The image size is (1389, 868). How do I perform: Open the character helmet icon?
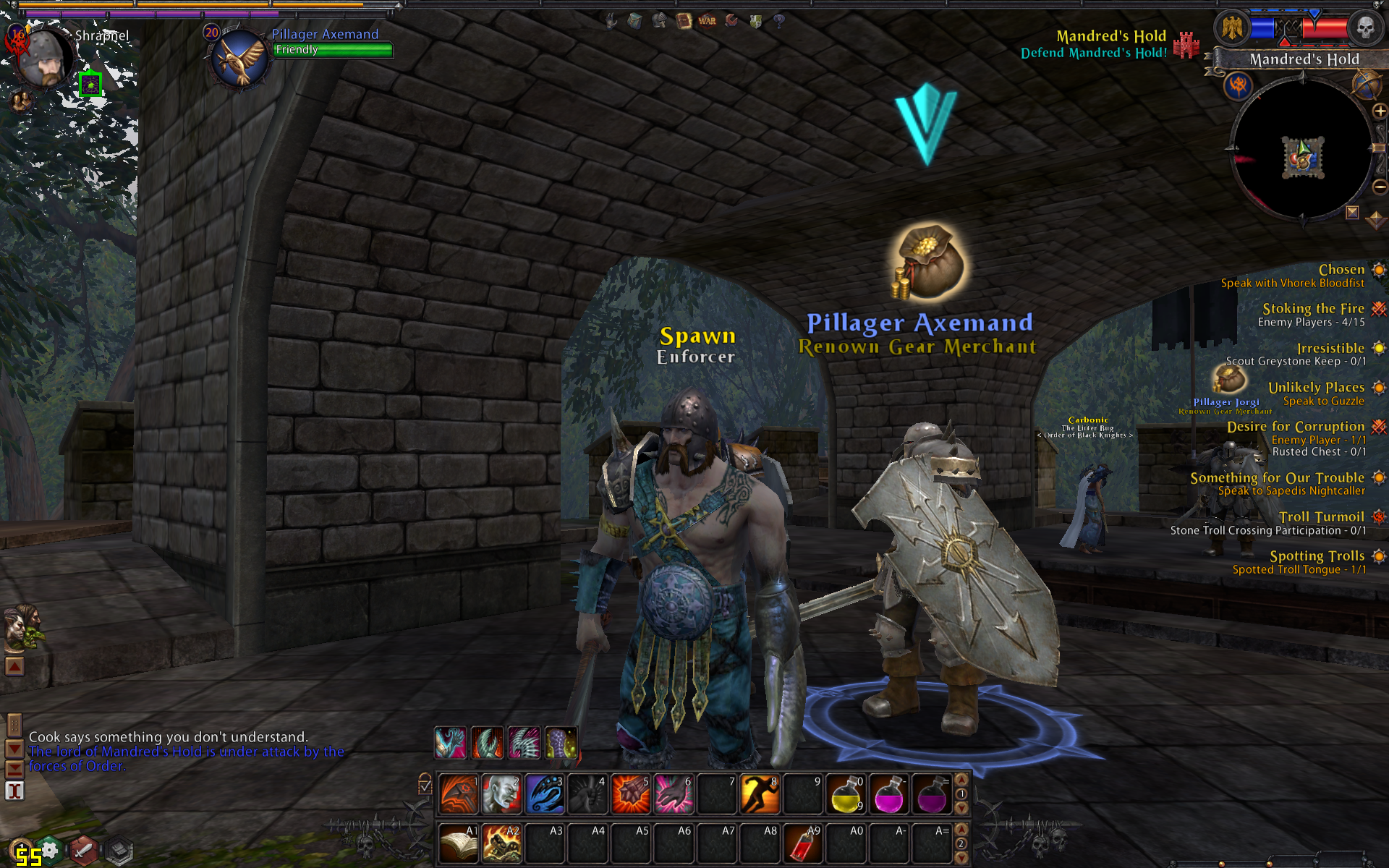659,21
